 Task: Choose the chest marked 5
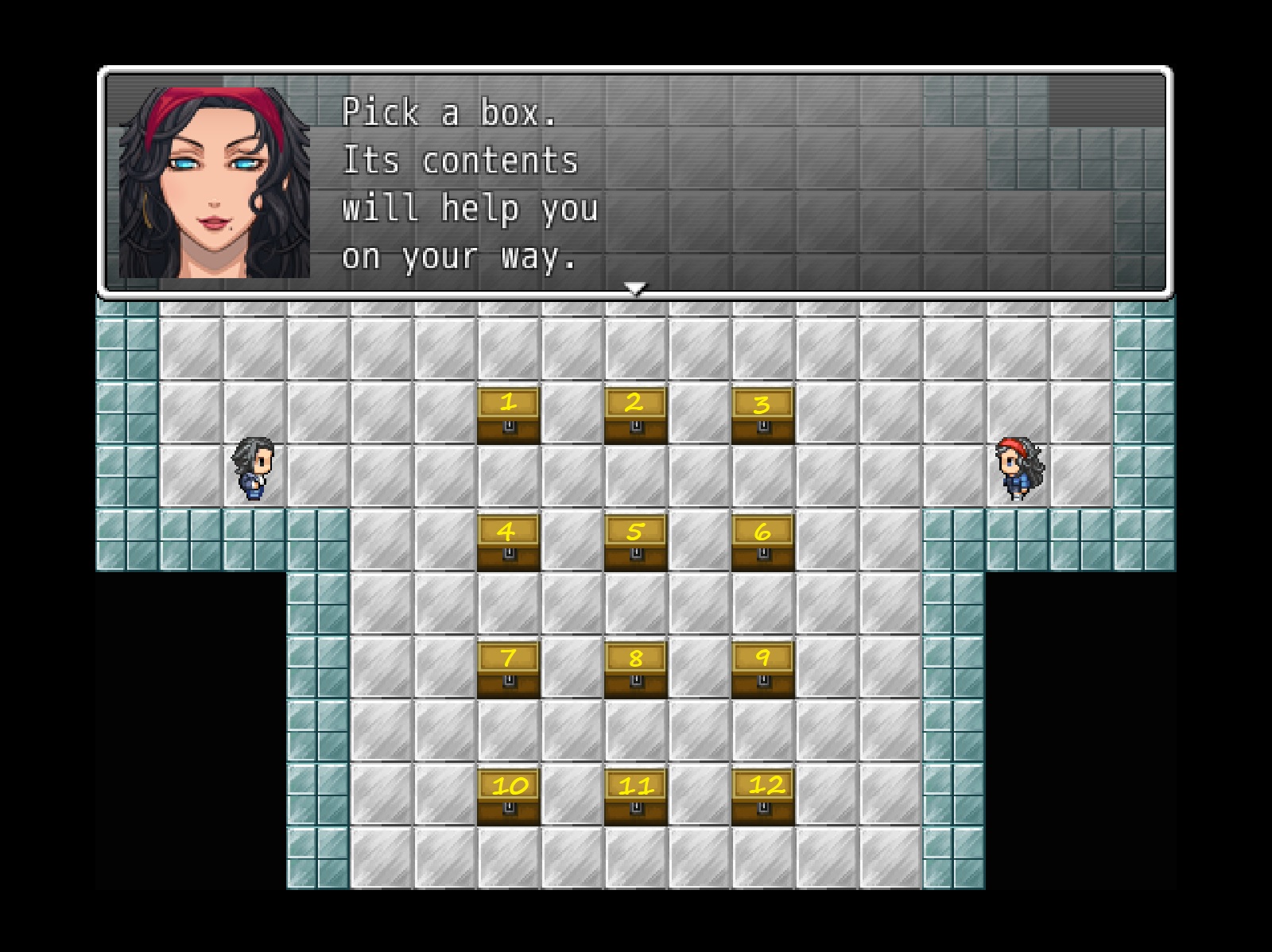[x=635, y=541]
